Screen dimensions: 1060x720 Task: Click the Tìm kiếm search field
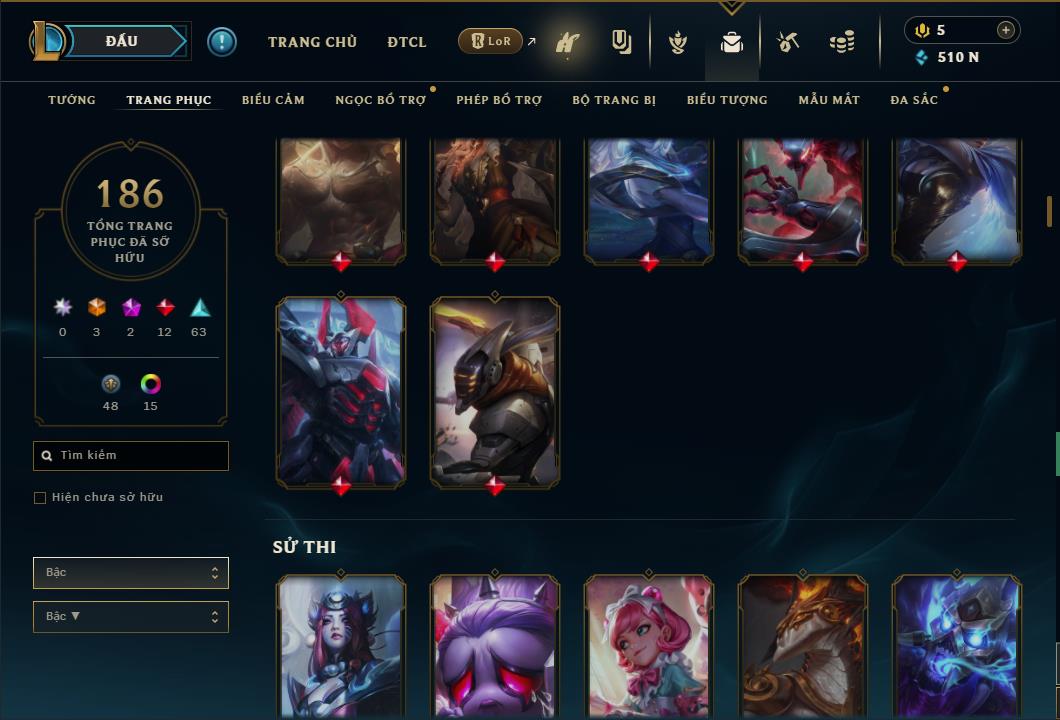pyautogui.click(x=131, y=456)
